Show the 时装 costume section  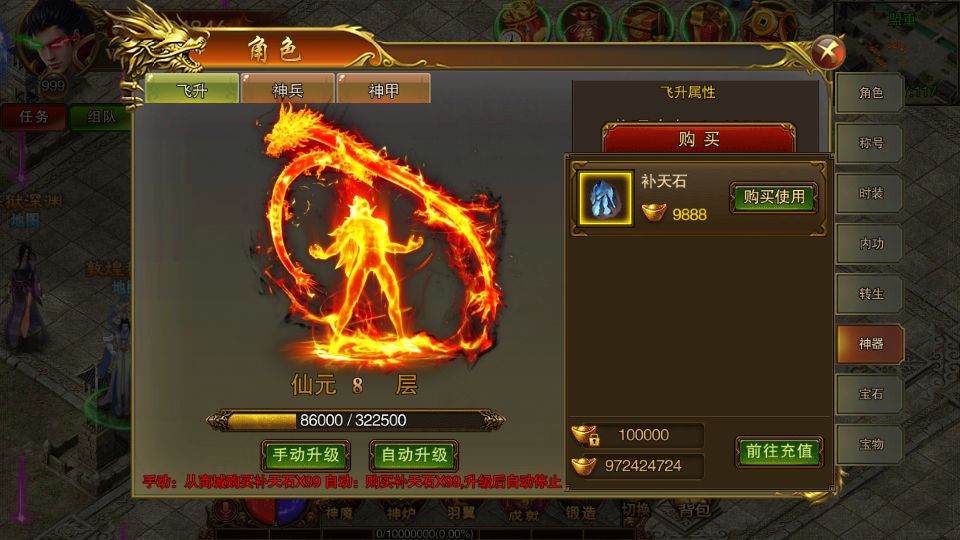pyautogui.click(x=871, y=193)
